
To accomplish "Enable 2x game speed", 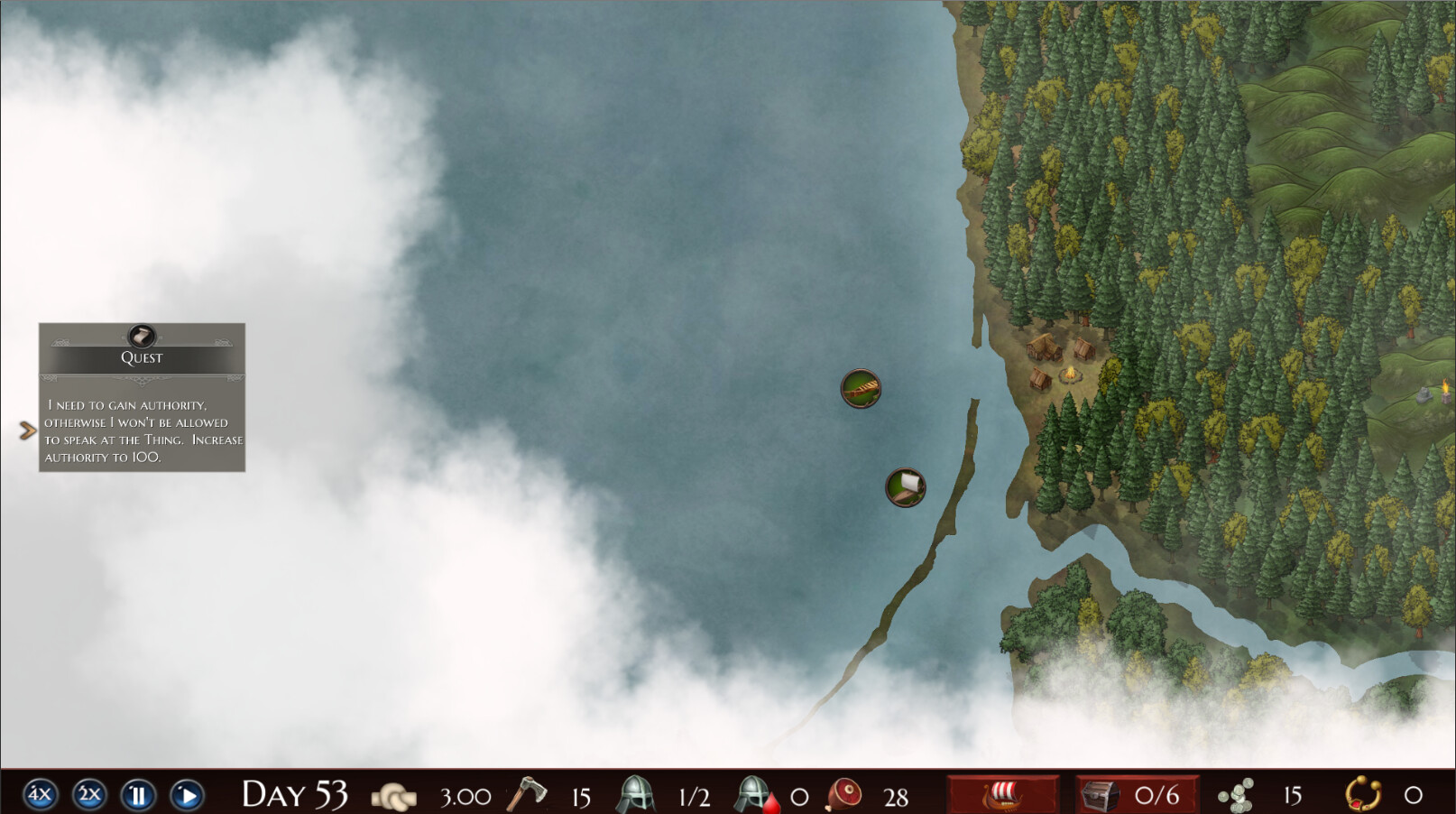I will click(x=88, y=795).
